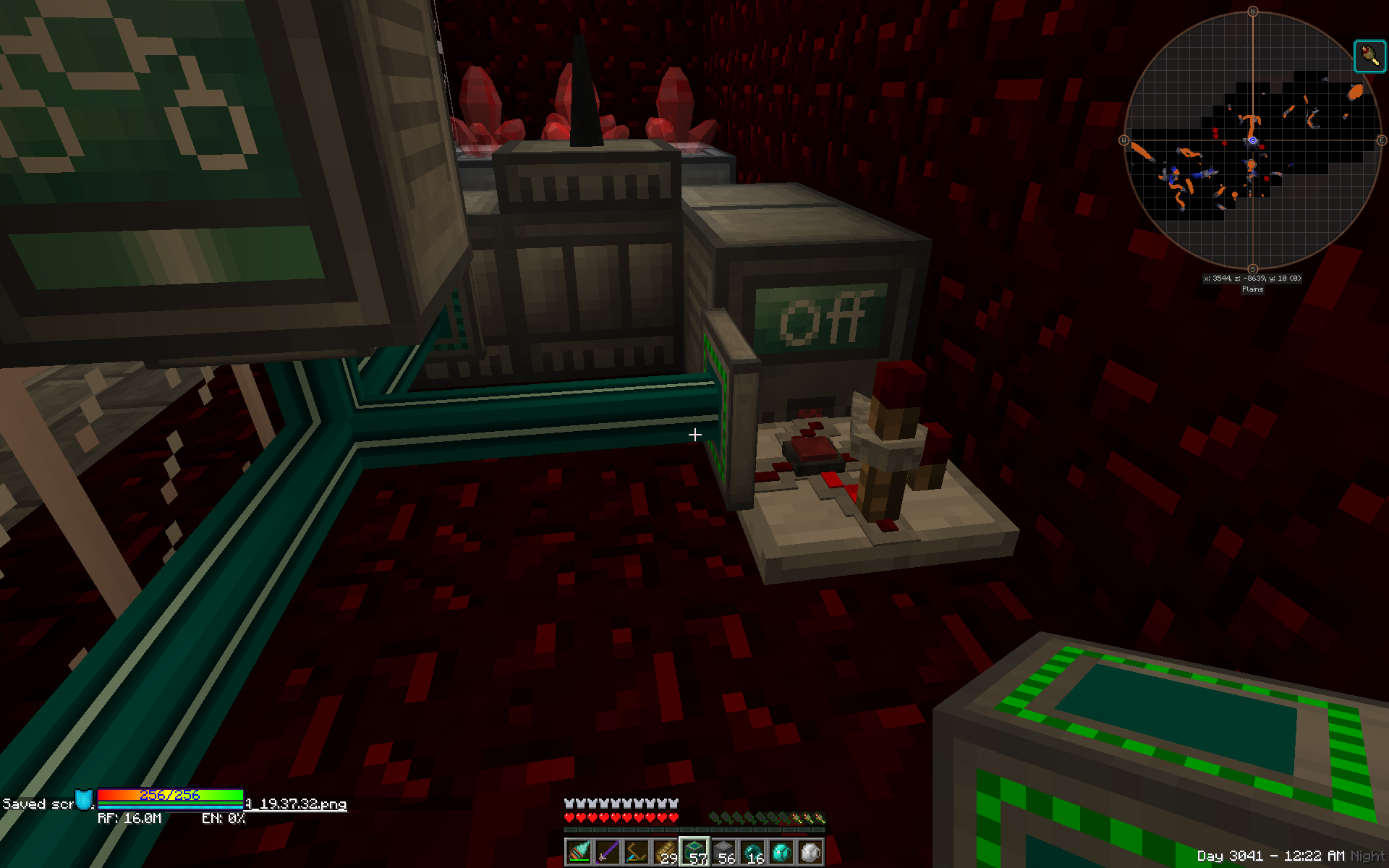Viewport: 1389px width, 868px height.
Task: Expand the minimap in the top right corner
Action: tap(1252, 141)
